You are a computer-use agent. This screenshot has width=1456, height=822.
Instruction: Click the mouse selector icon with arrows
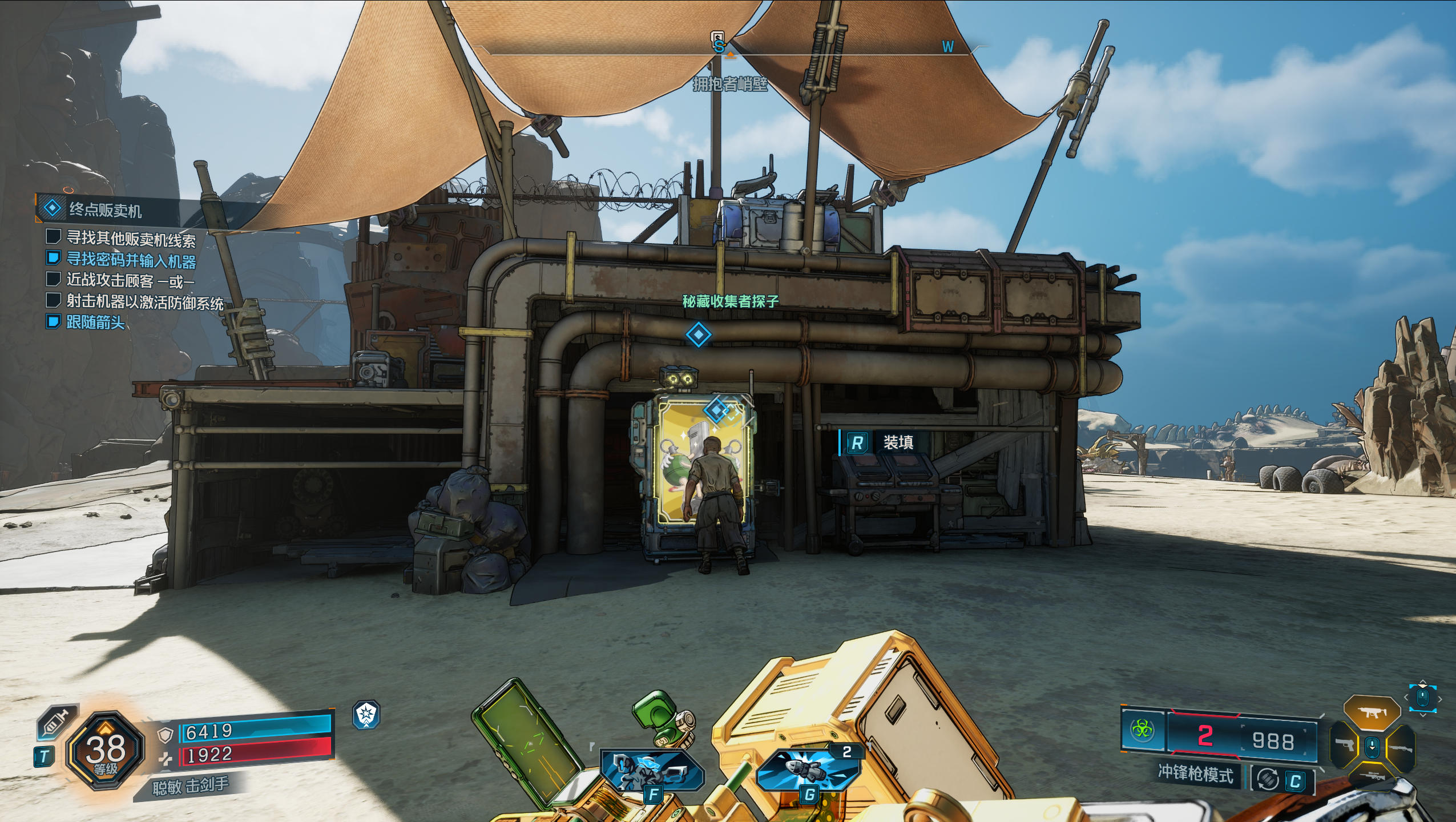click(1422, 698)
